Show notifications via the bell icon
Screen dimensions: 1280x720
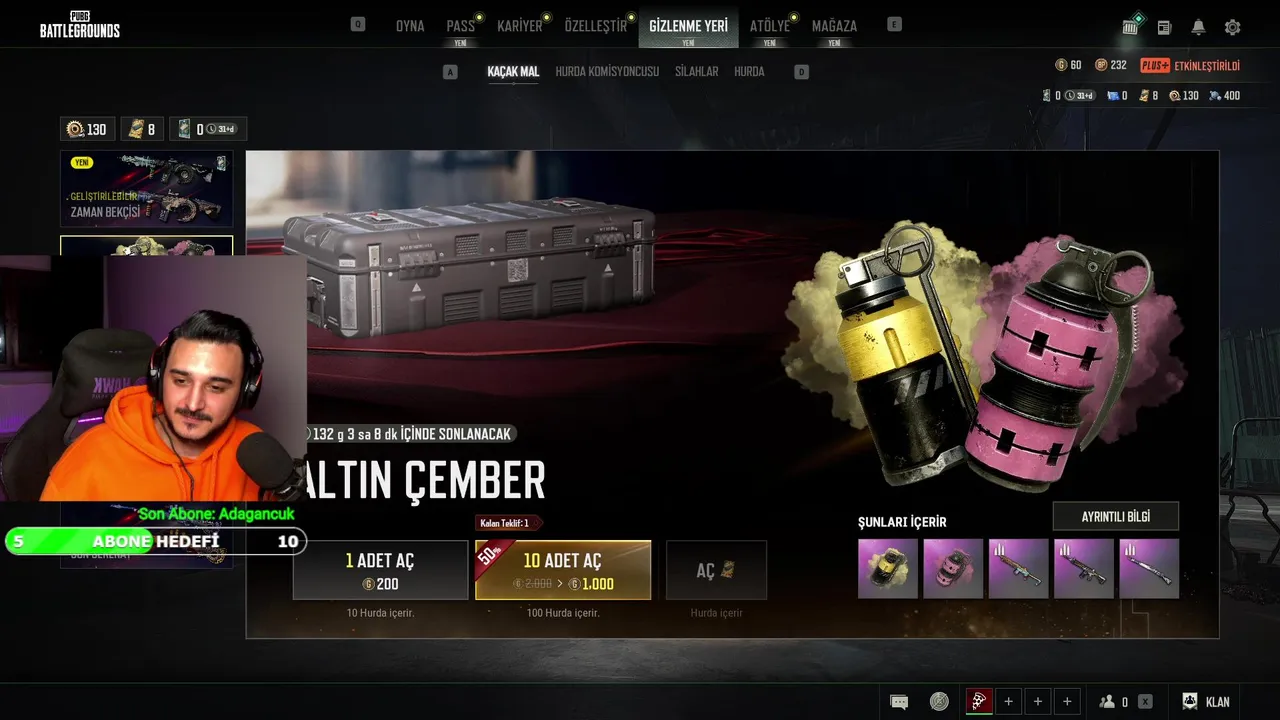click(x=1198, y=27)
